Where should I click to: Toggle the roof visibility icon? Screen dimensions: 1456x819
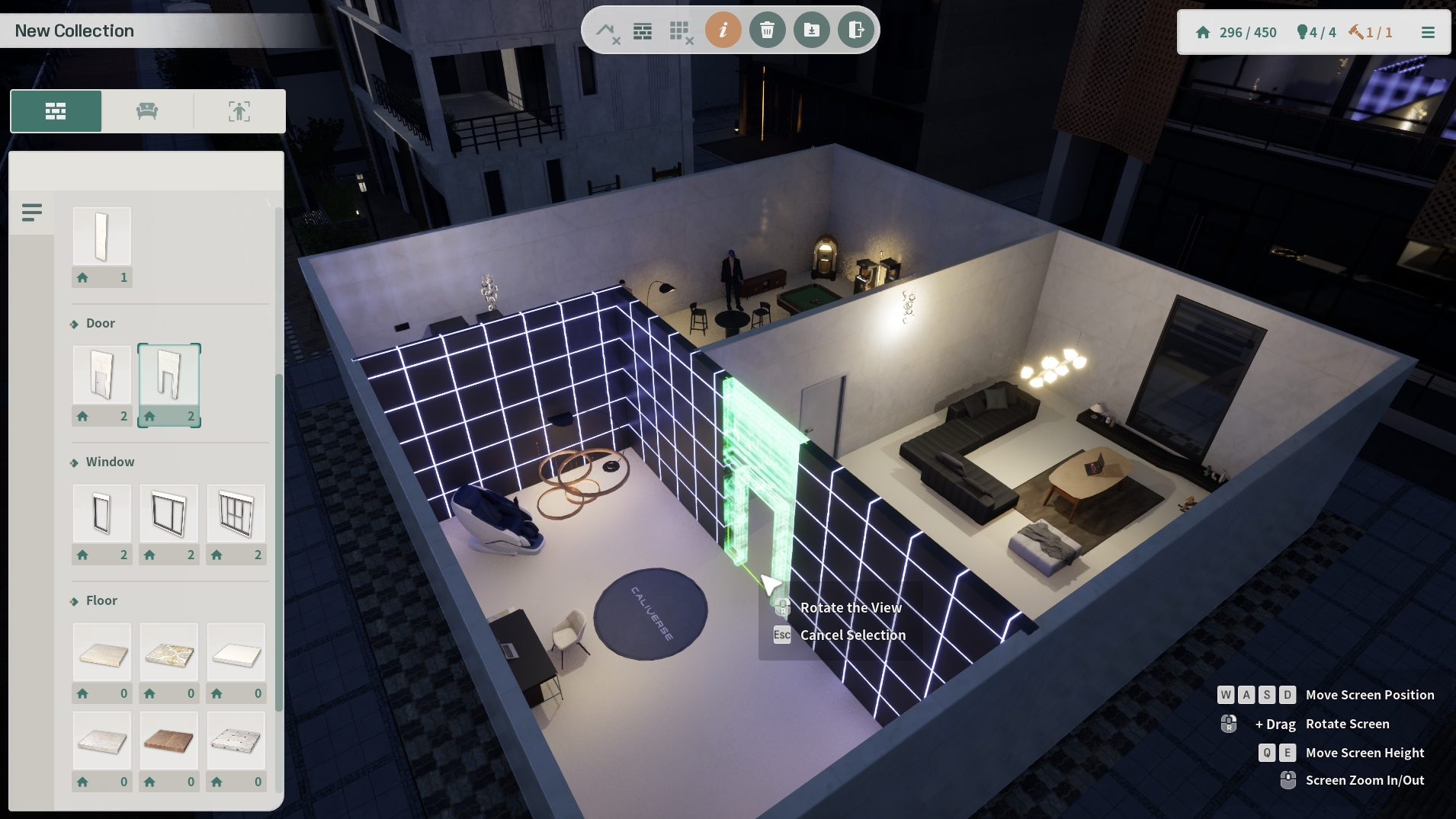tap(608, 31)
